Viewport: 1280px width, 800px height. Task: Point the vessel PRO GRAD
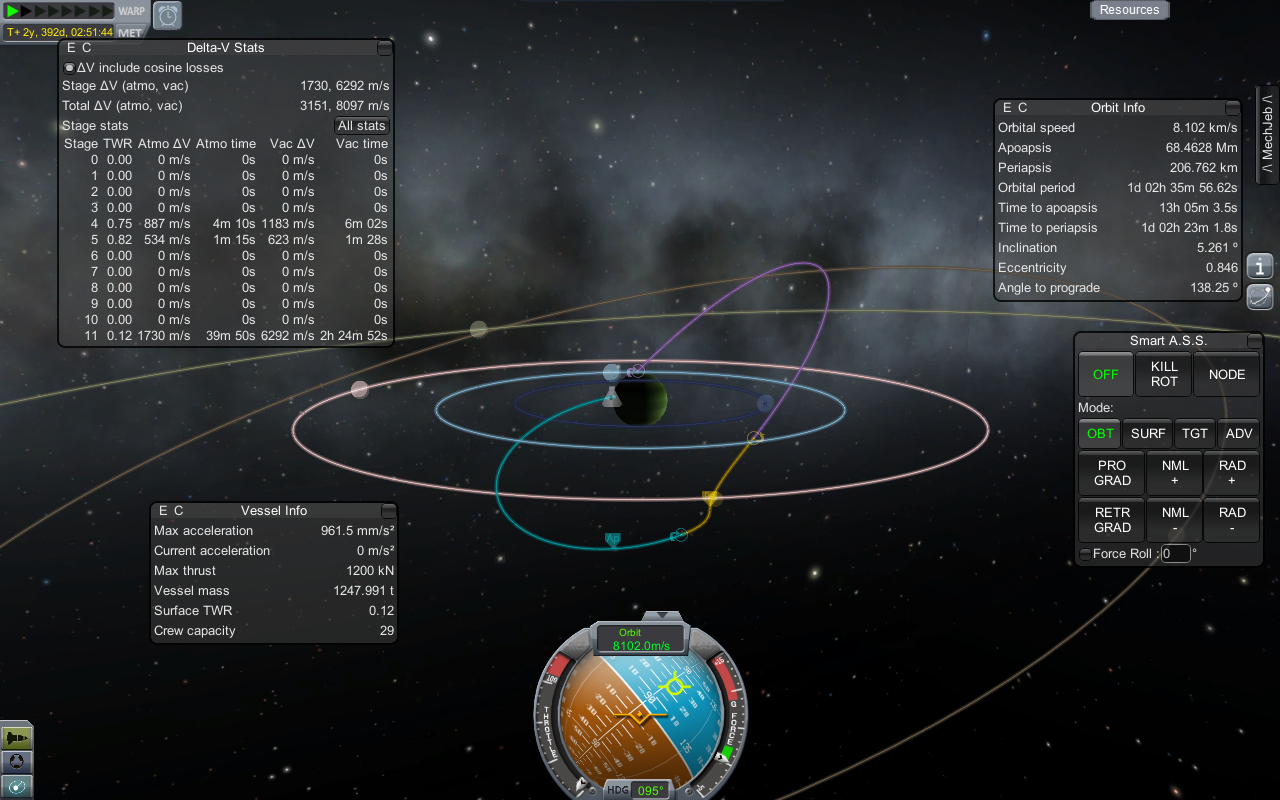click(x=1112, y=473)
